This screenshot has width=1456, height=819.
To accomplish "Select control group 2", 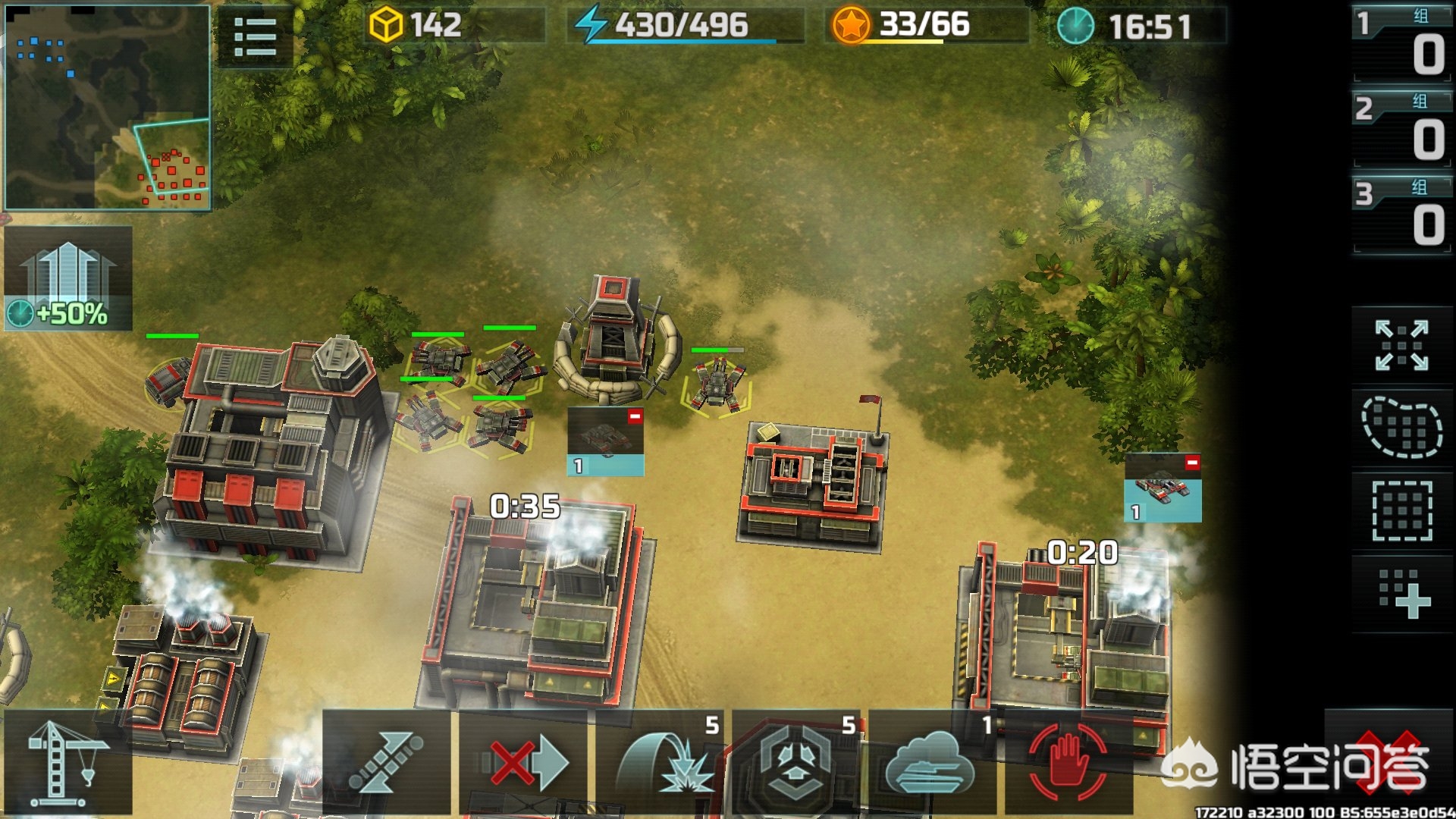I will (1401, 130).
